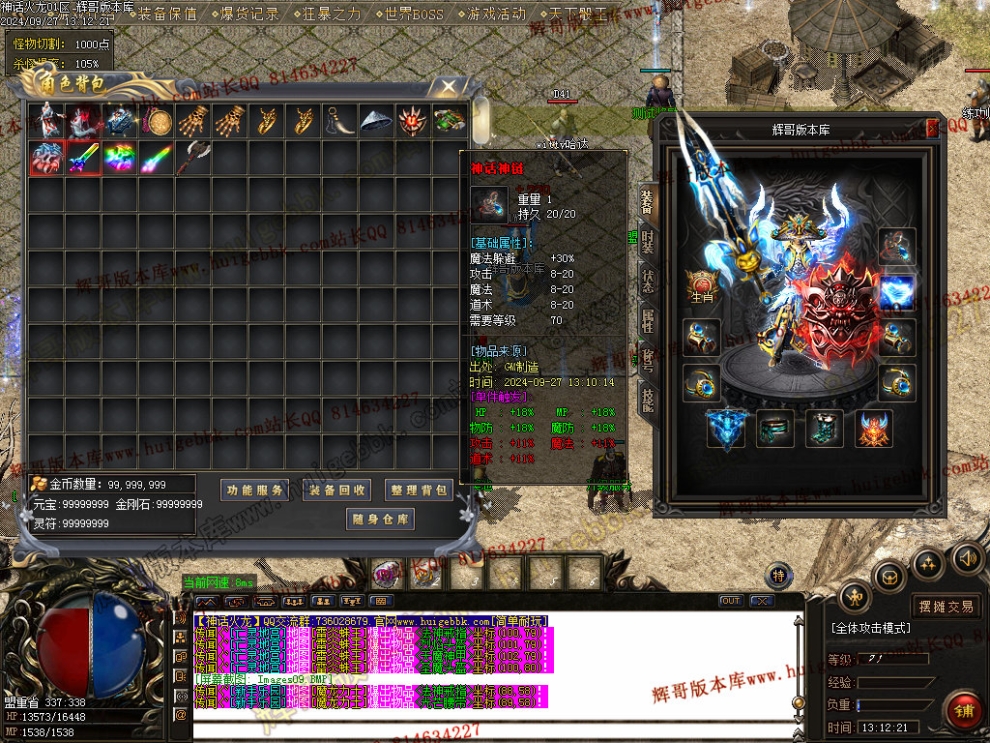Close the equipment panel with the red X
This screenshot has width=990, height=743.
(932, 127)
